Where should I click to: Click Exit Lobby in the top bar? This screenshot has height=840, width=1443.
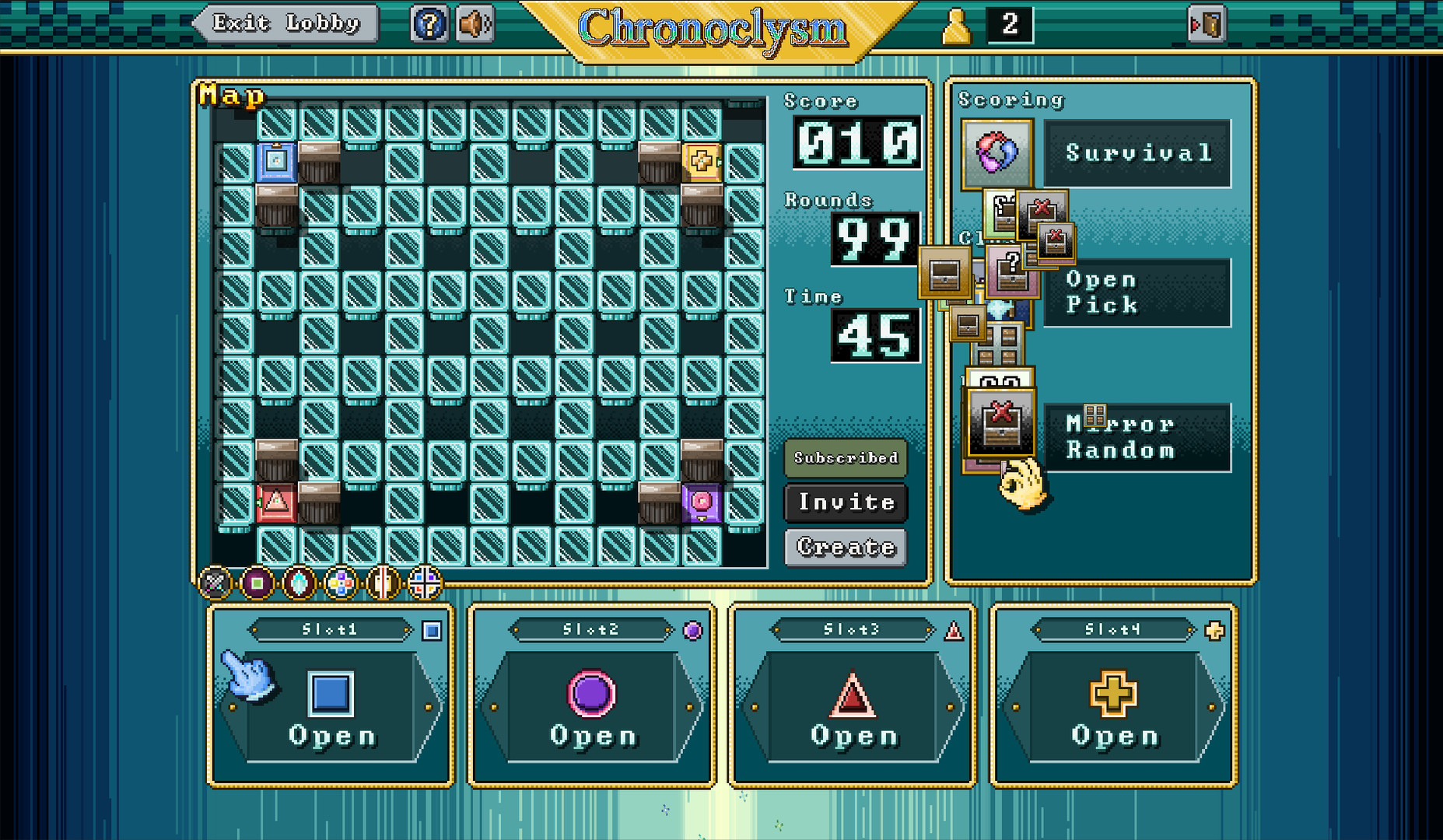(285, 23)
